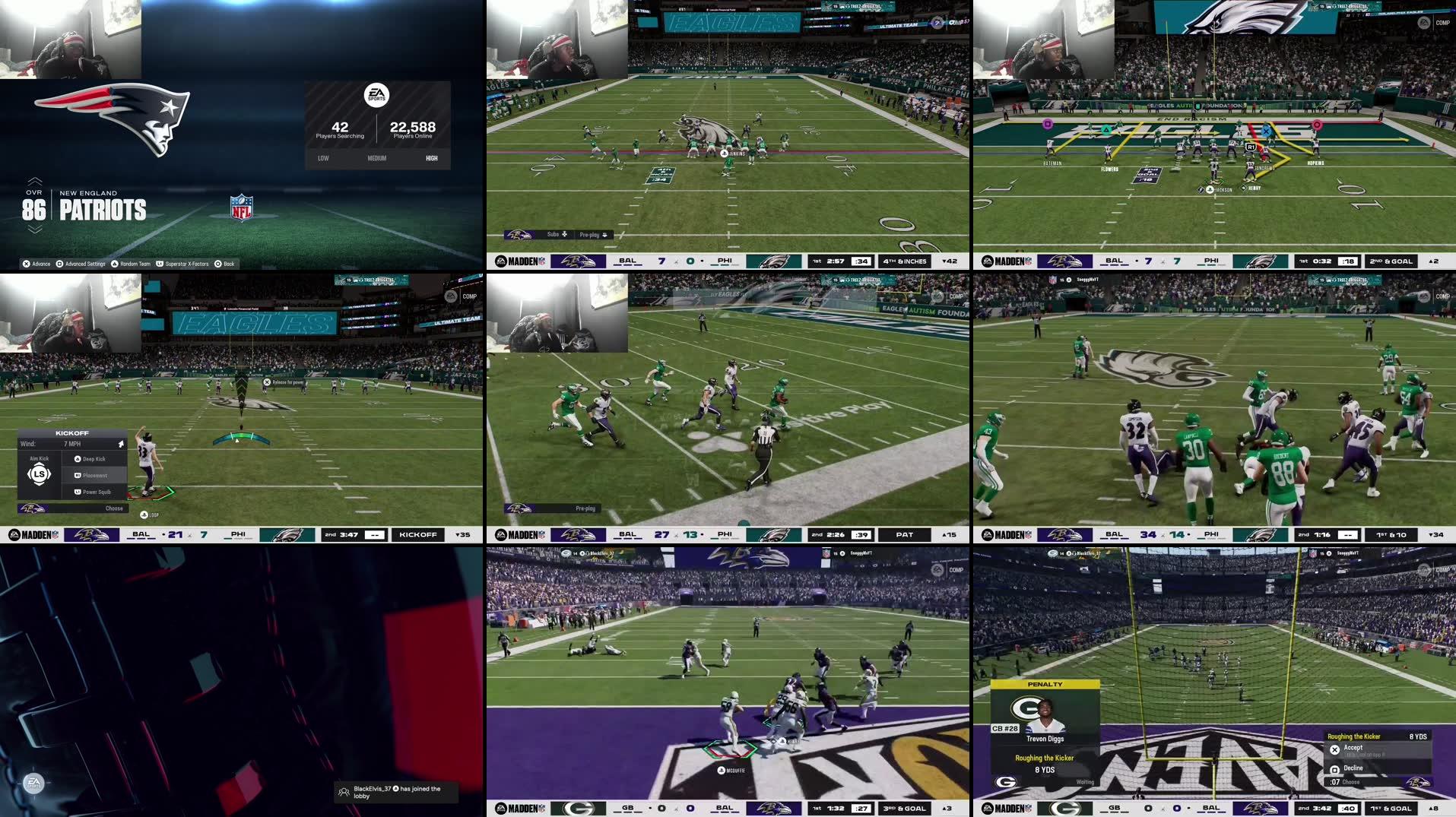Viewport: 1456px width, 817px height.
Task: Open Advanced Settings
Action: coord(85,264)
